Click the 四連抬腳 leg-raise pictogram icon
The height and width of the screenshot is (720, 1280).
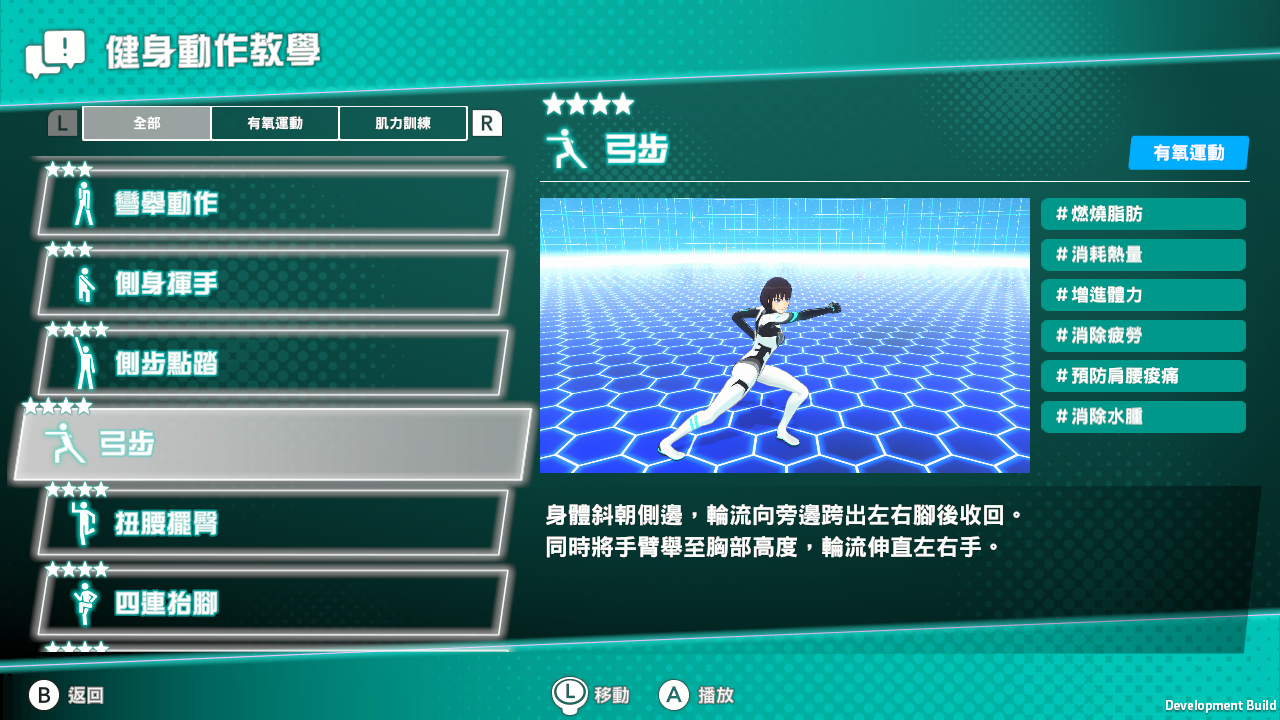click(85, 604)
